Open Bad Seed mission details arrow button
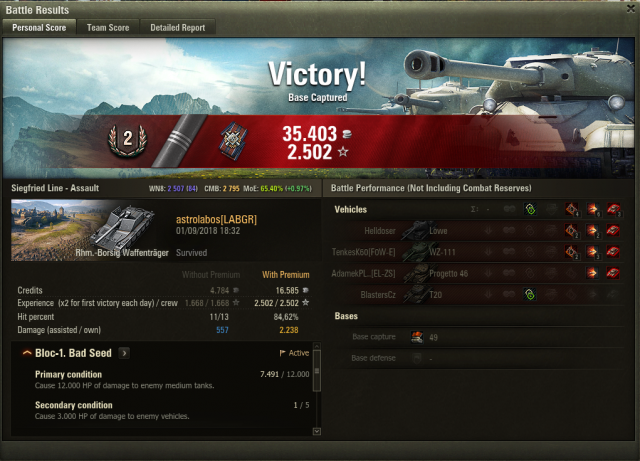The width and height of the screenshot is (640, 461). (x=124, y=353)
